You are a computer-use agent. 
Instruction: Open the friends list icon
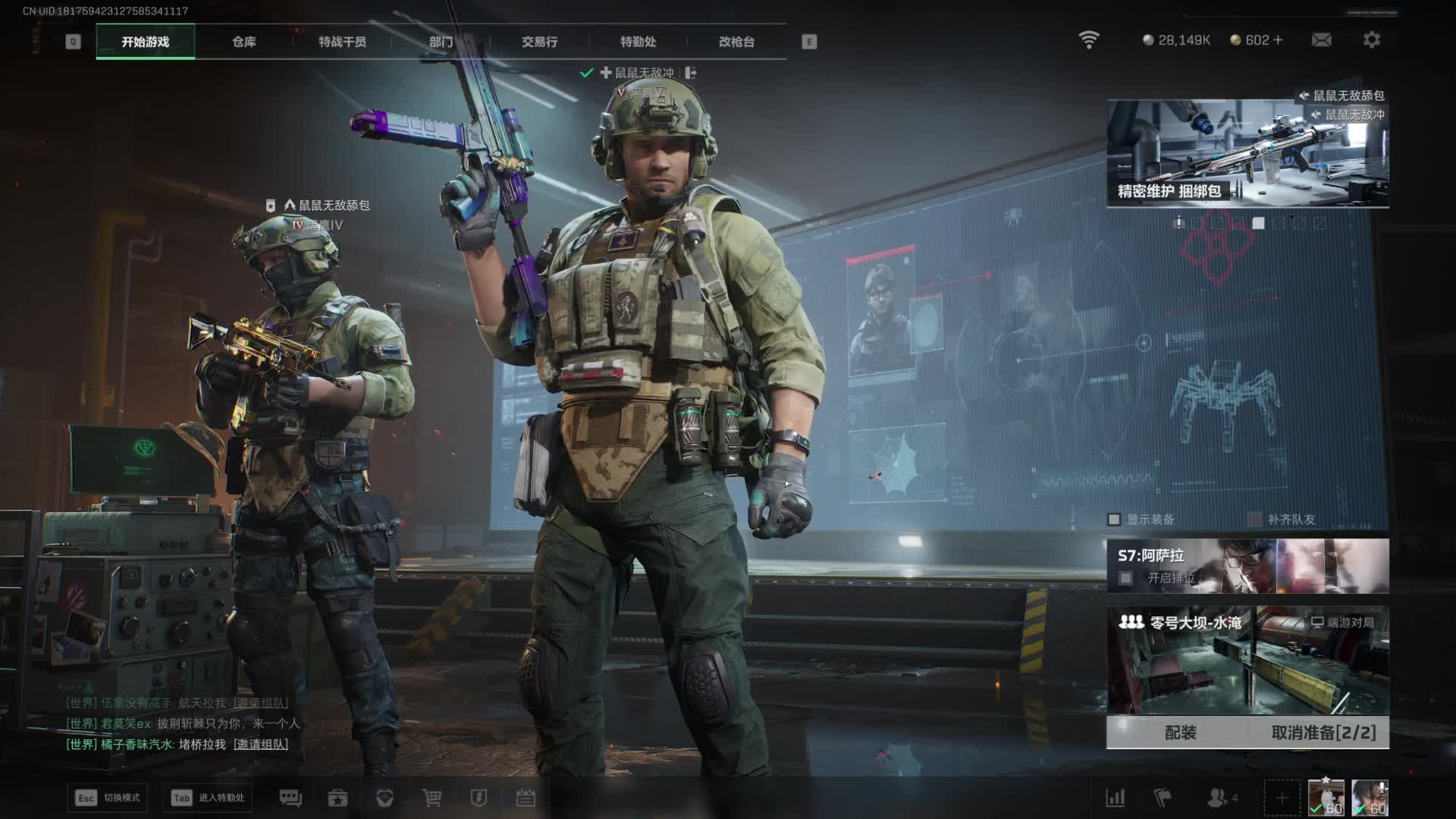[1218, 798]
